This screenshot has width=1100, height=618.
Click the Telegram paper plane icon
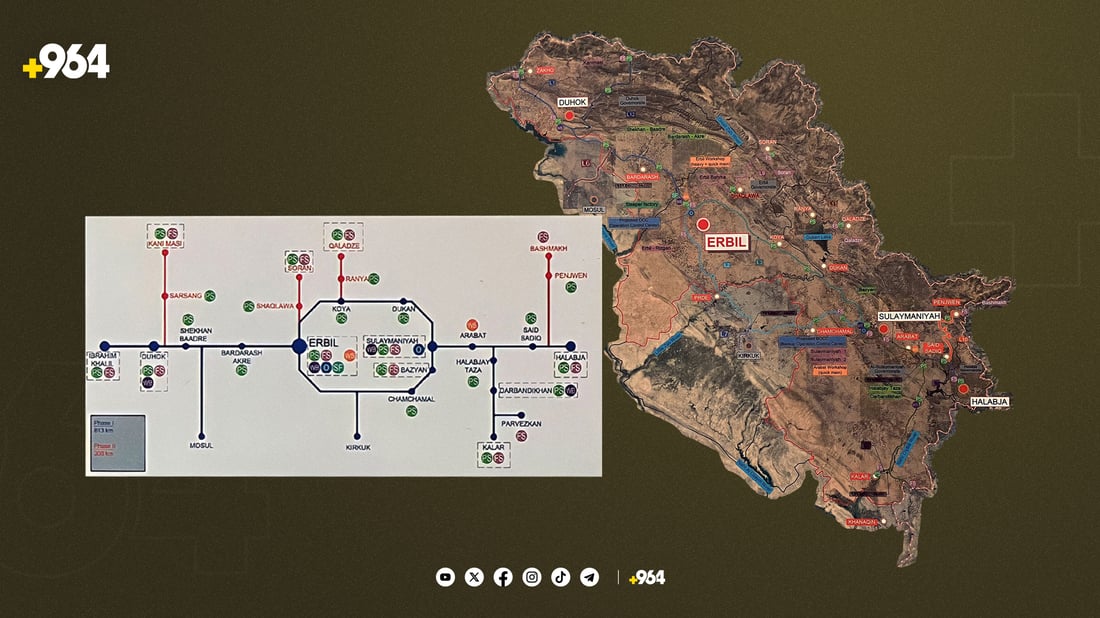pyautogui.click(x=590, y=577)
